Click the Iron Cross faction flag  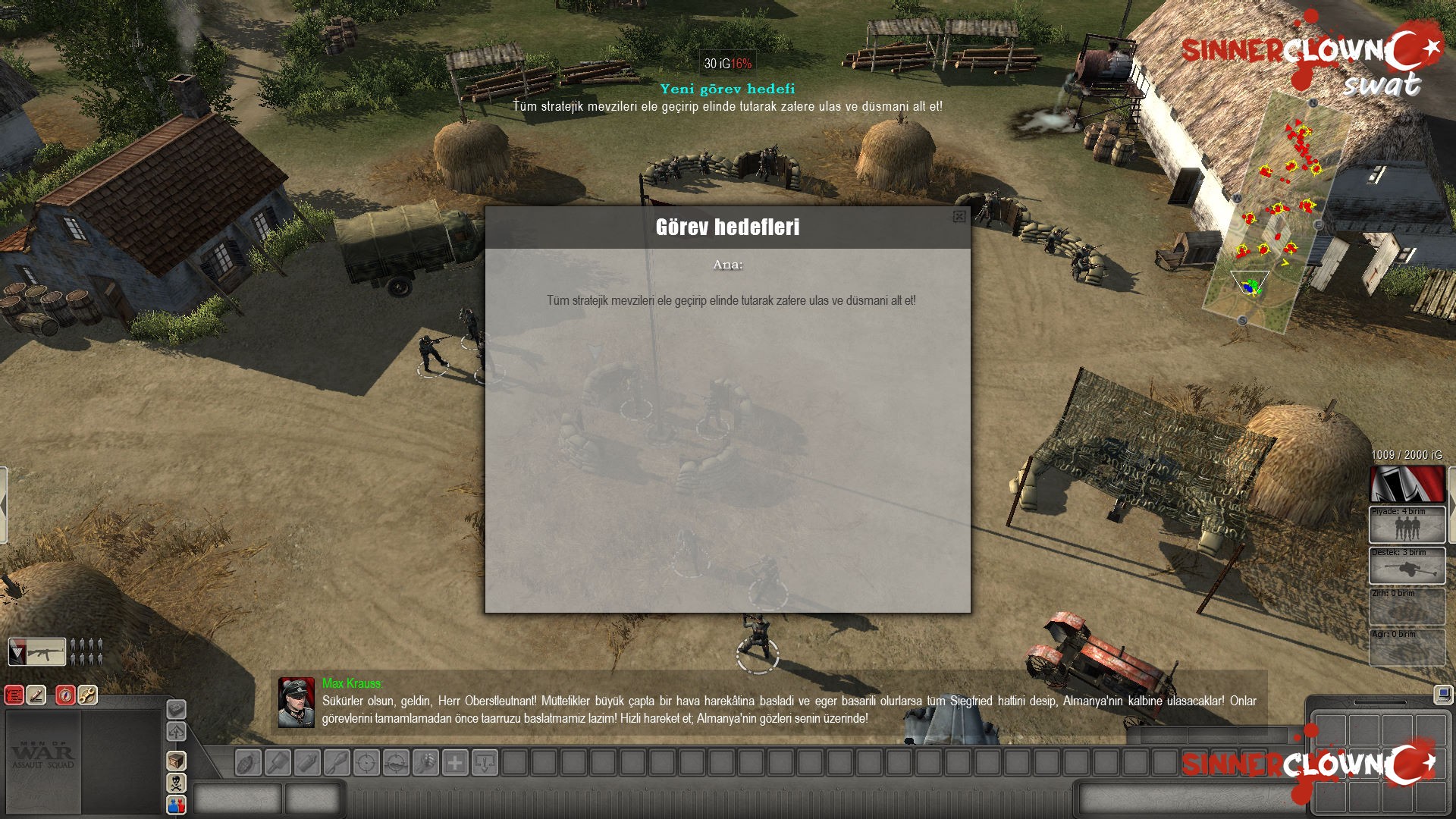pos(1407,484)
